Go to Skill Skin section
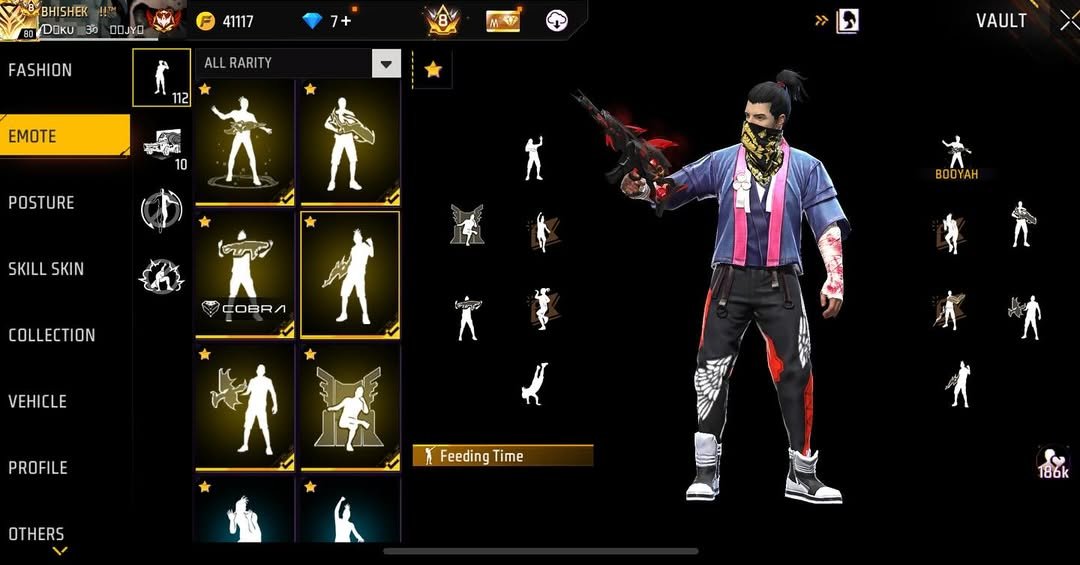The height and width of the screenshot is (565, 1080). (x=46, y=269)
